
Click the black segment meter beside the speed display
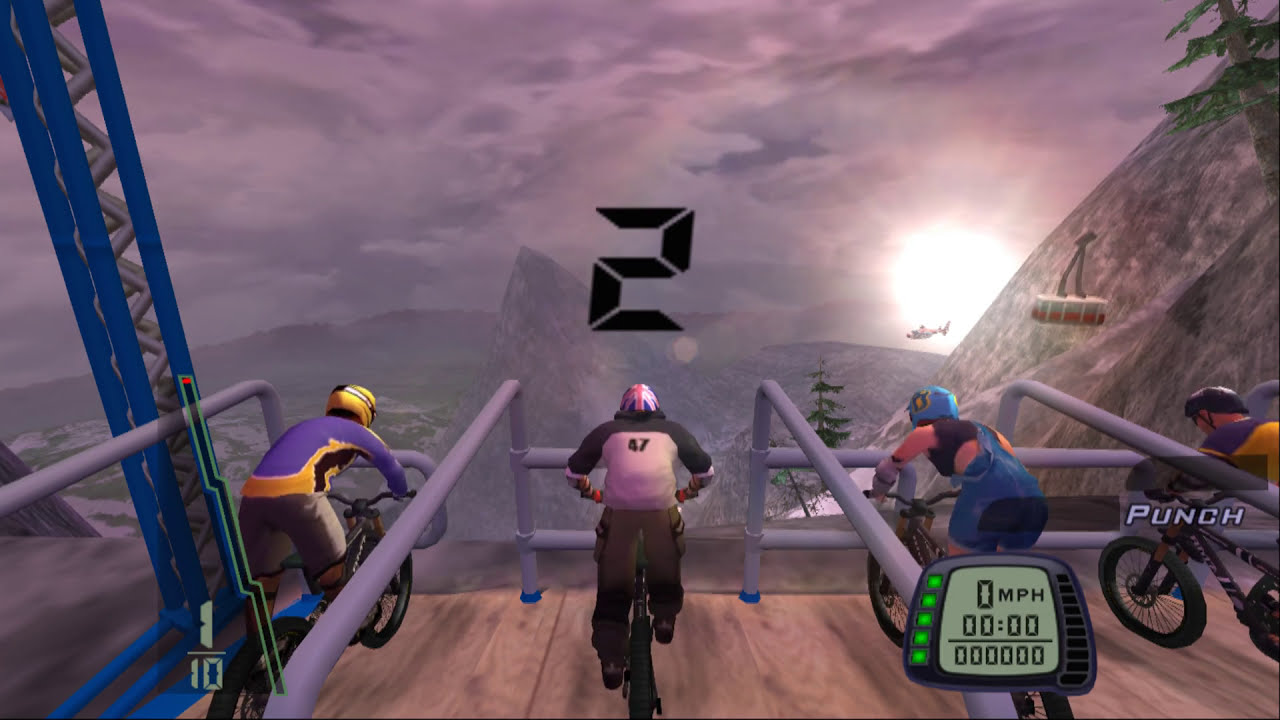[1073, 625]
